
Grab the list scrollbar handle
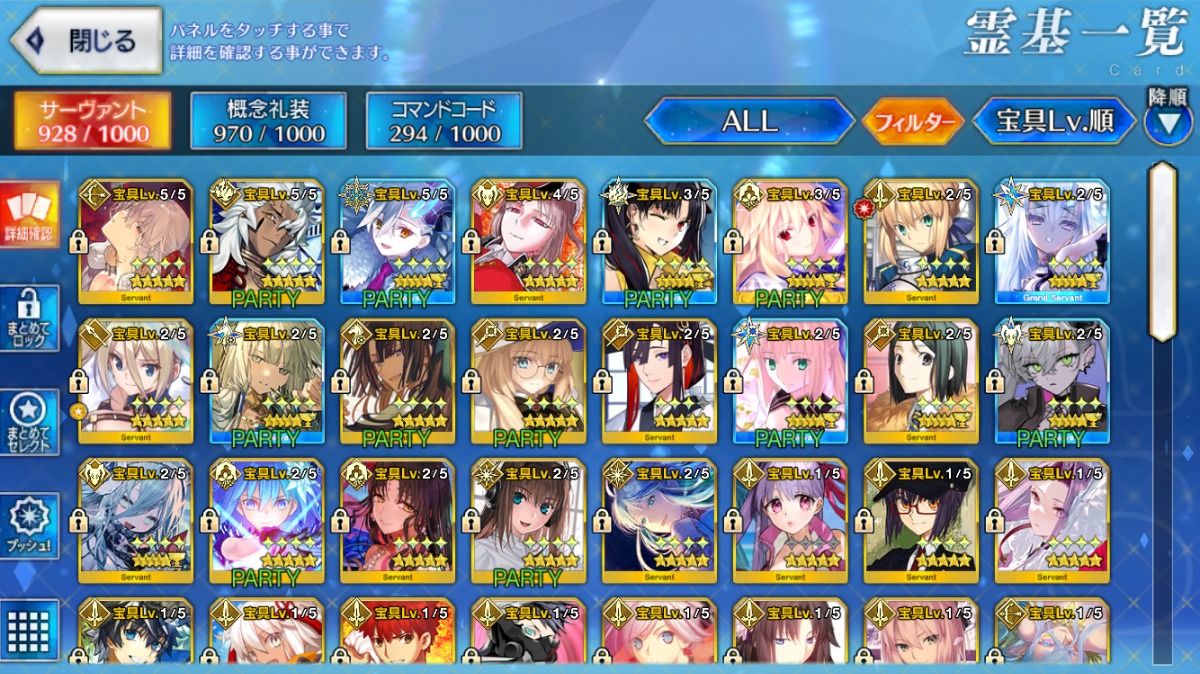[x=1162, y=250]
